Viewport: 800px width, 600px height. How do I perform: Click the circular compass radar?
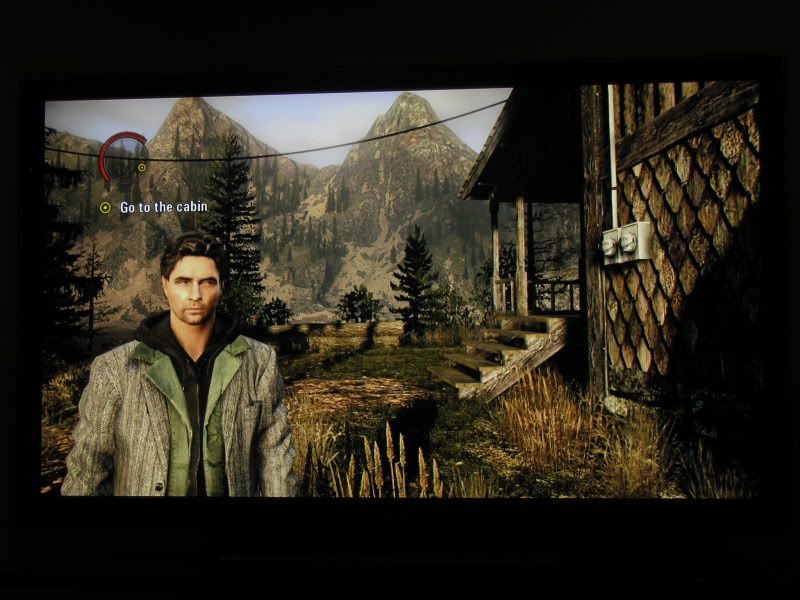pos(124,157)
